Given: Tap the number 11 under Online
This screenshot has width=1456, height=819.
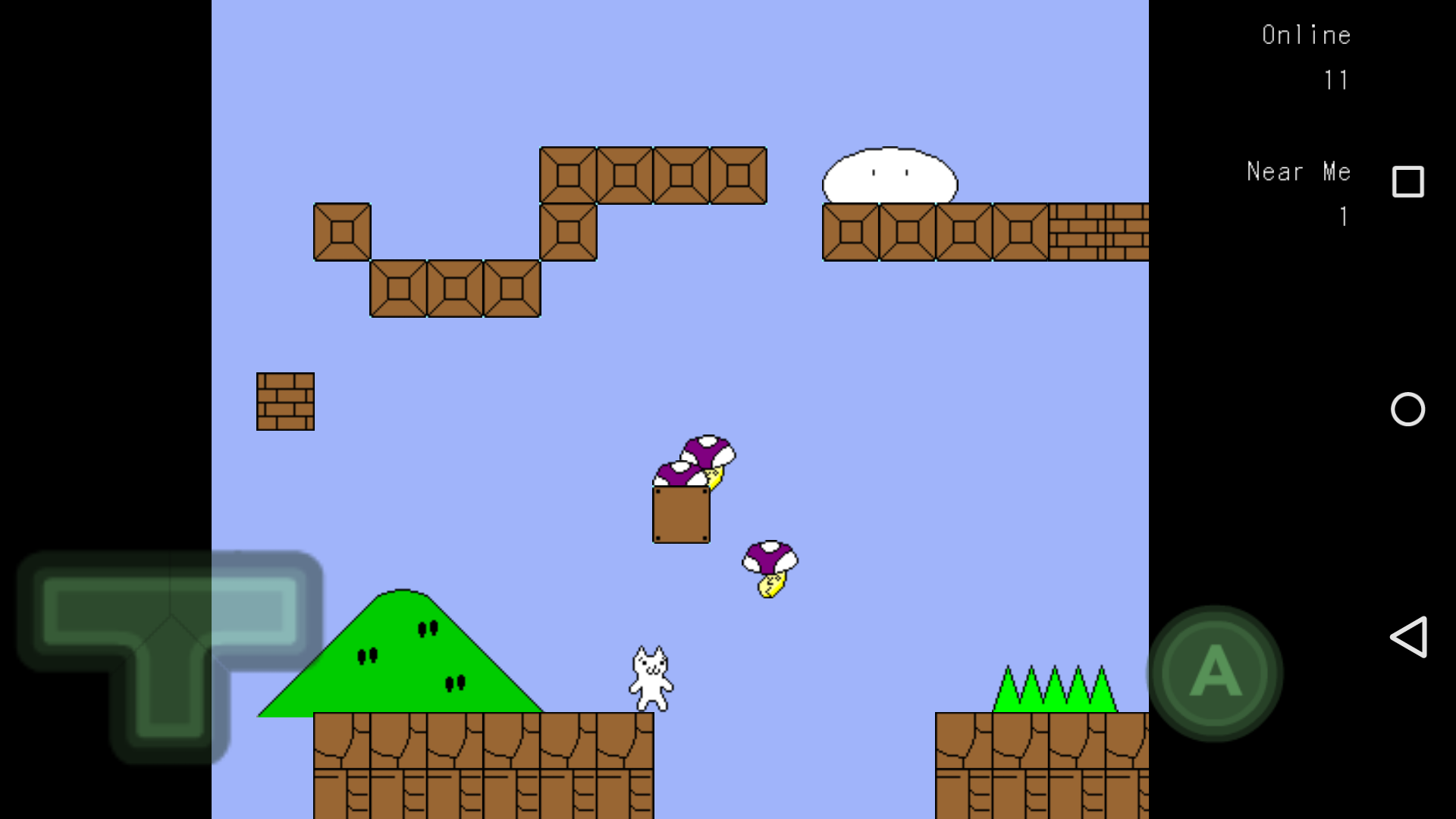Looking at the screenshot, I should pos(1337,81).
